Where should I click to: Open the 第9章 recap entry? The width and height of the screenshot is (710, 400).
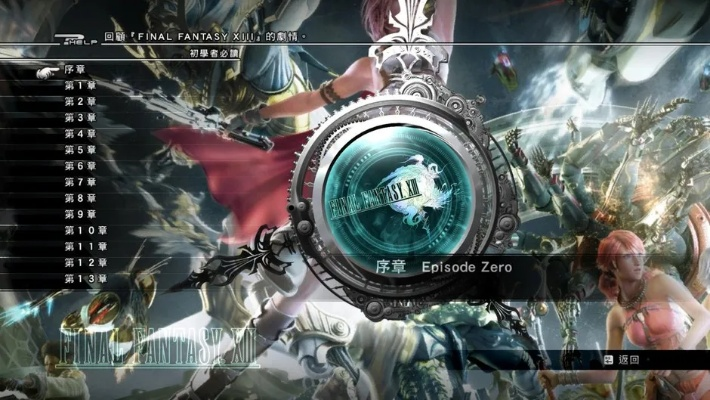(79, 214)
